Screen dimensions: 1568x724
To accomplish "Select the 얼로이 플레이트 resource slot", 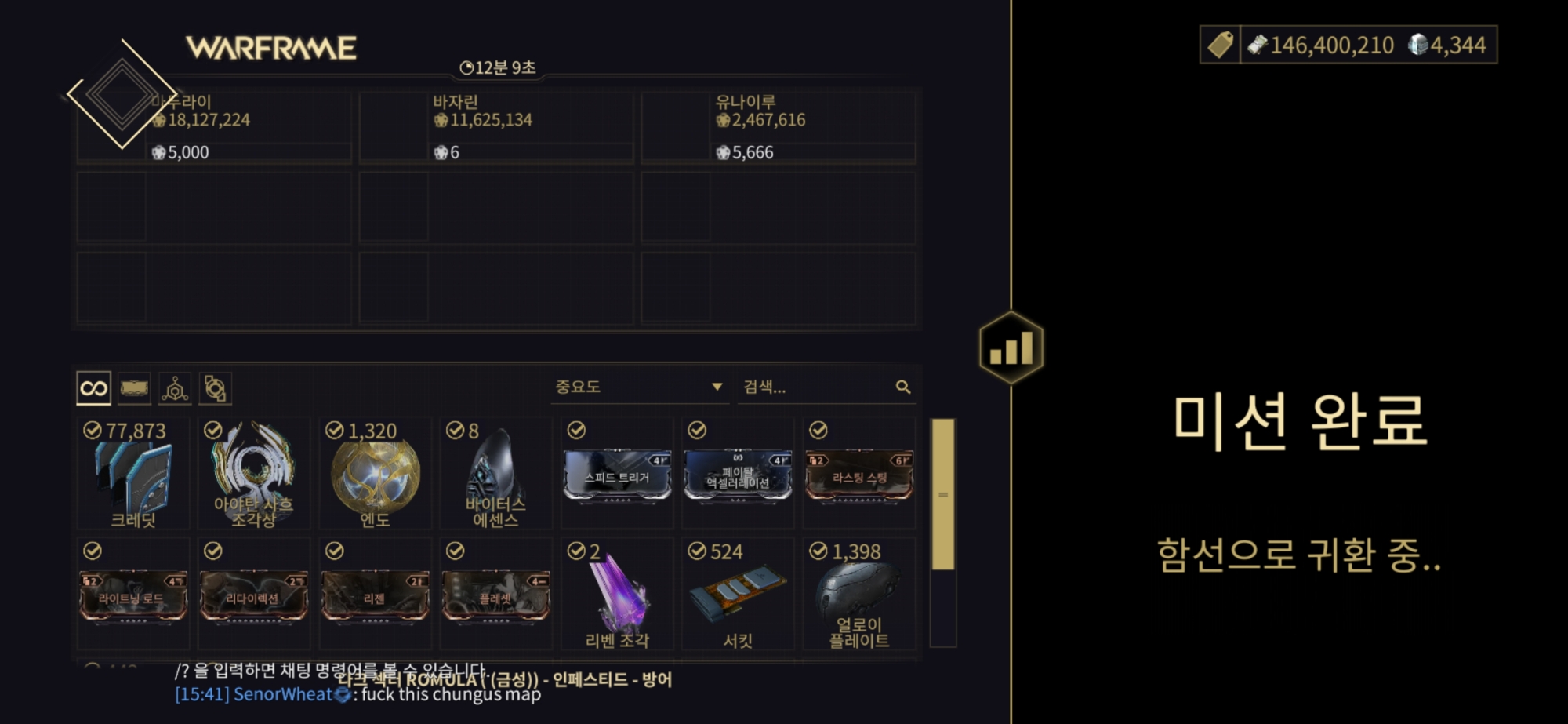I will coord(859,595).
